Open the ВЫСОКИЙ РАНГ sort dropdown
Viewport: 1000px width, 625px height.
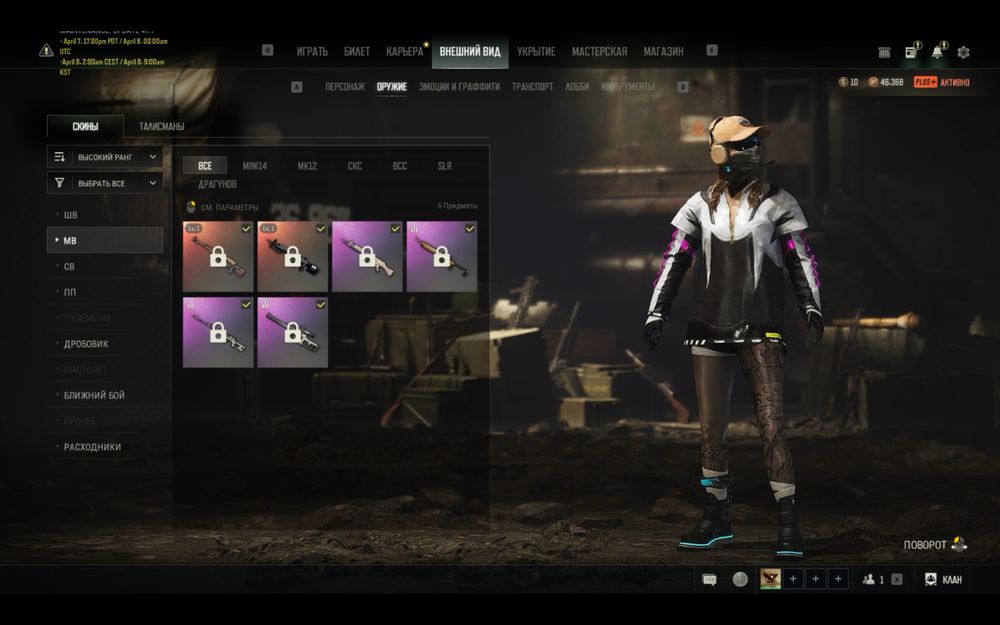[x=105, y=157]
